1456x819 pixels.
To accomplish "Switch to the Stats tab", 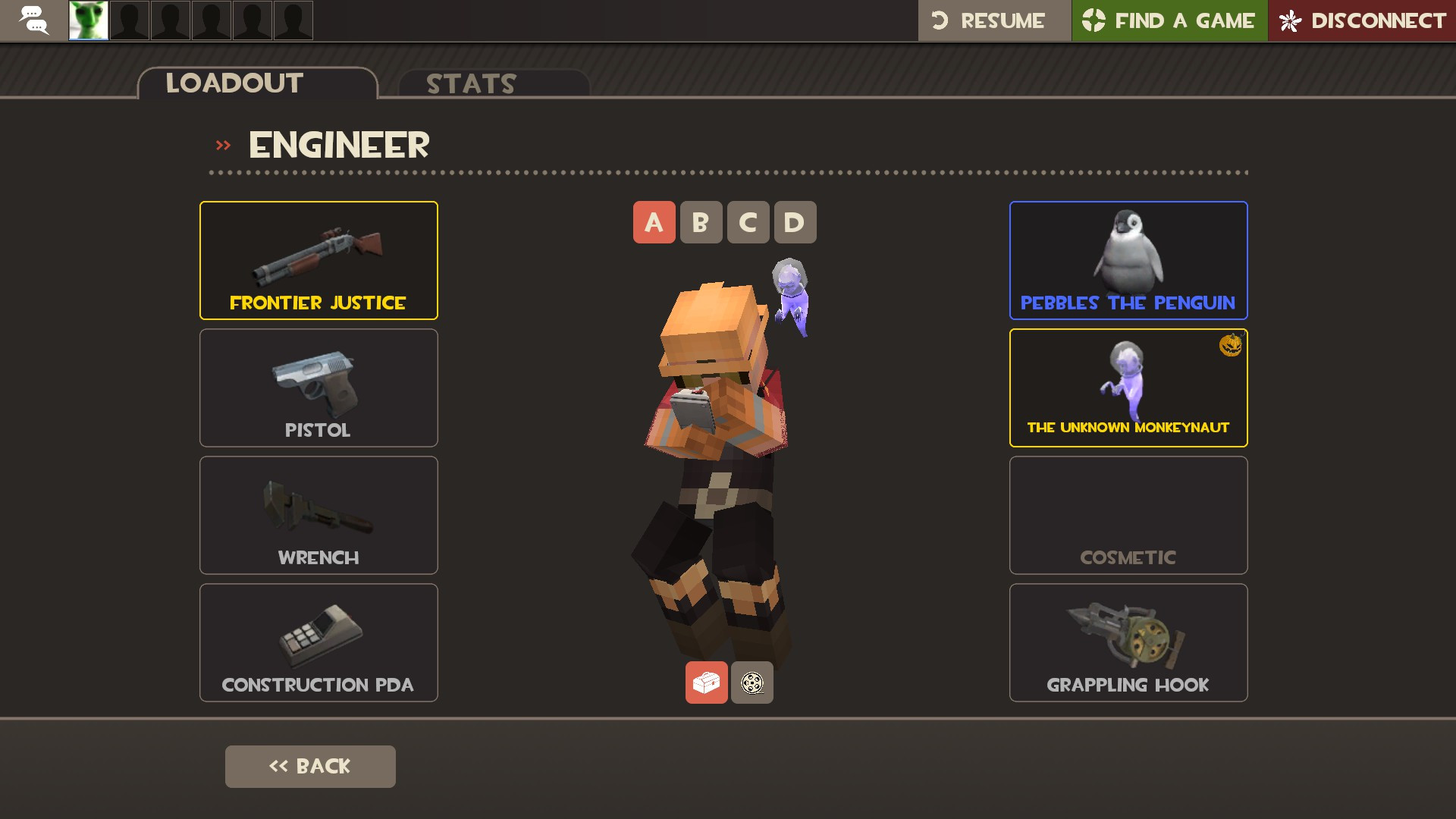I will [x=470, y=83].
